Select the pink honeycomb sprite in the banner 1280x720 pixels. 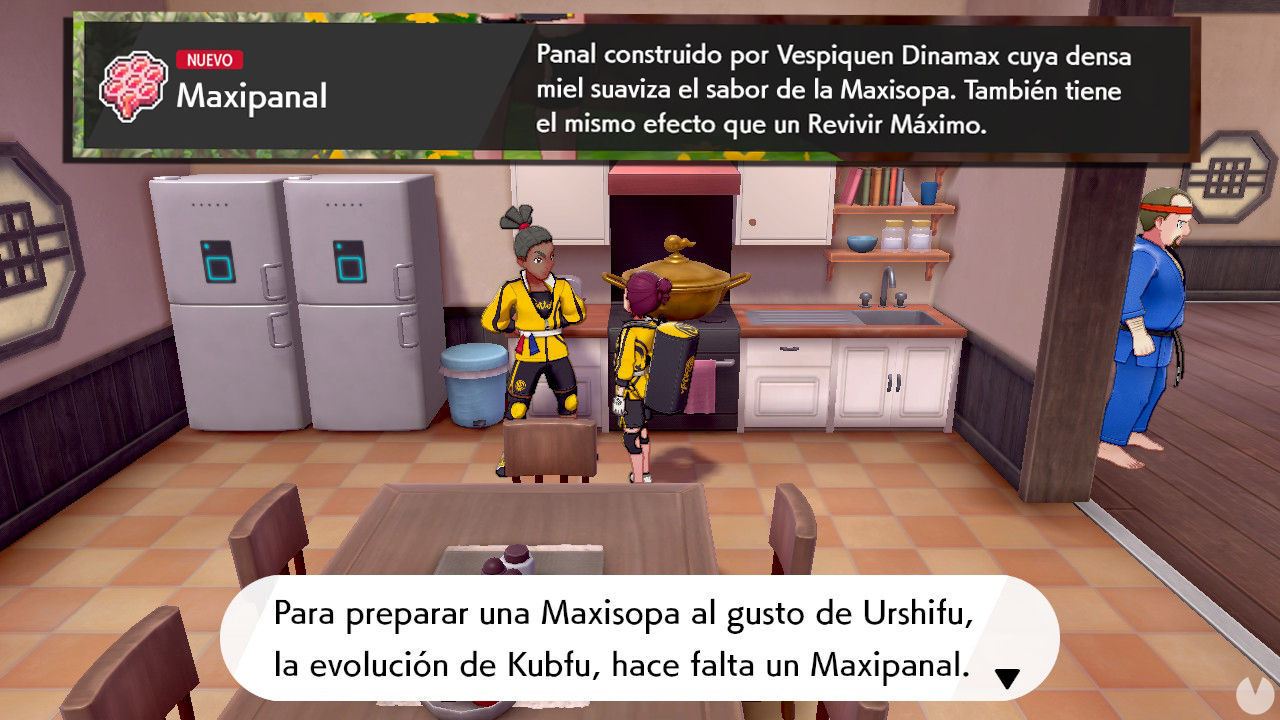(x=135, y=85)
